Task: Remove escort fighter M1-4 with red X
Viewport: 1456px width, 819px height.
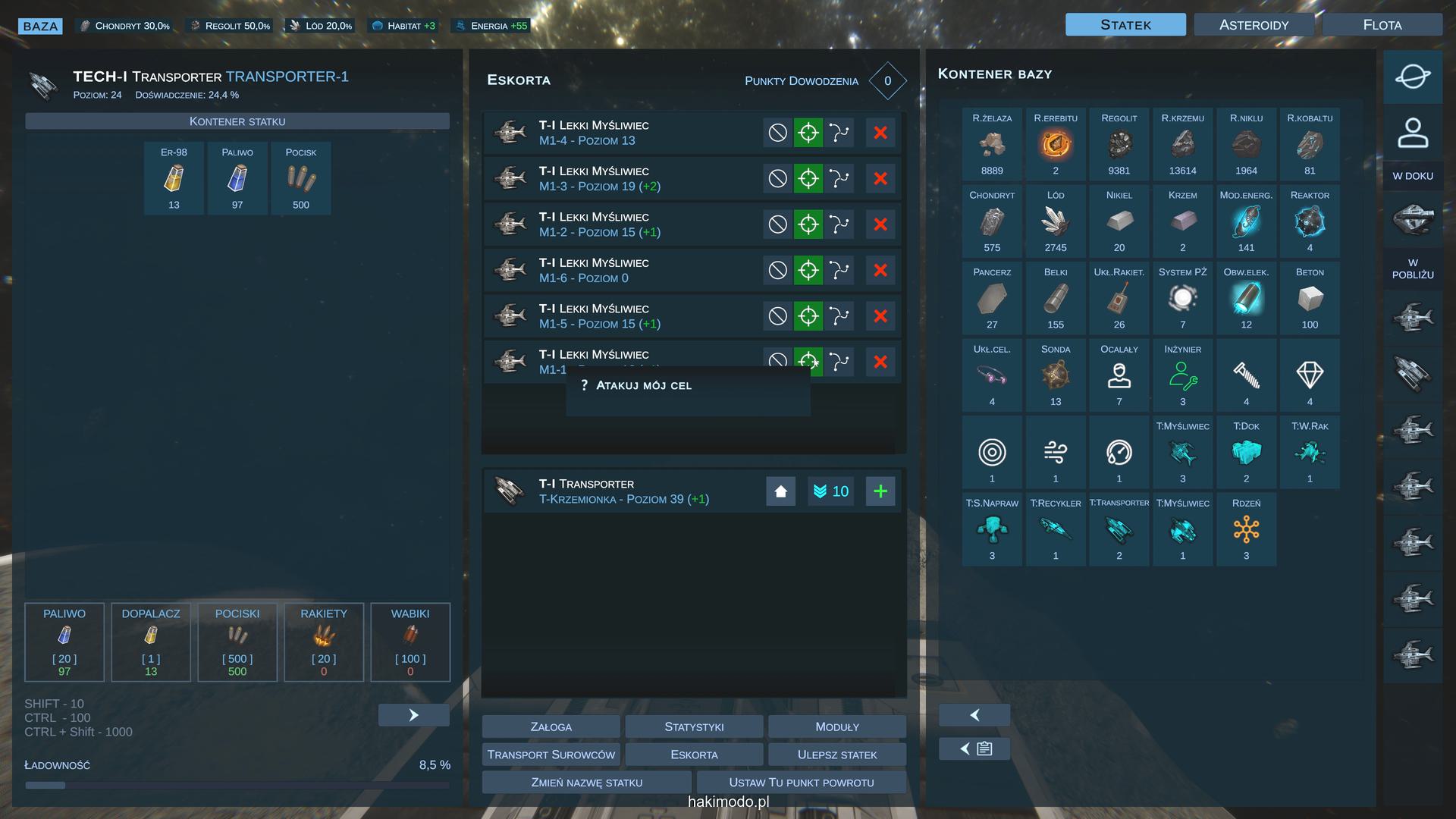Action: click(880, 133)
